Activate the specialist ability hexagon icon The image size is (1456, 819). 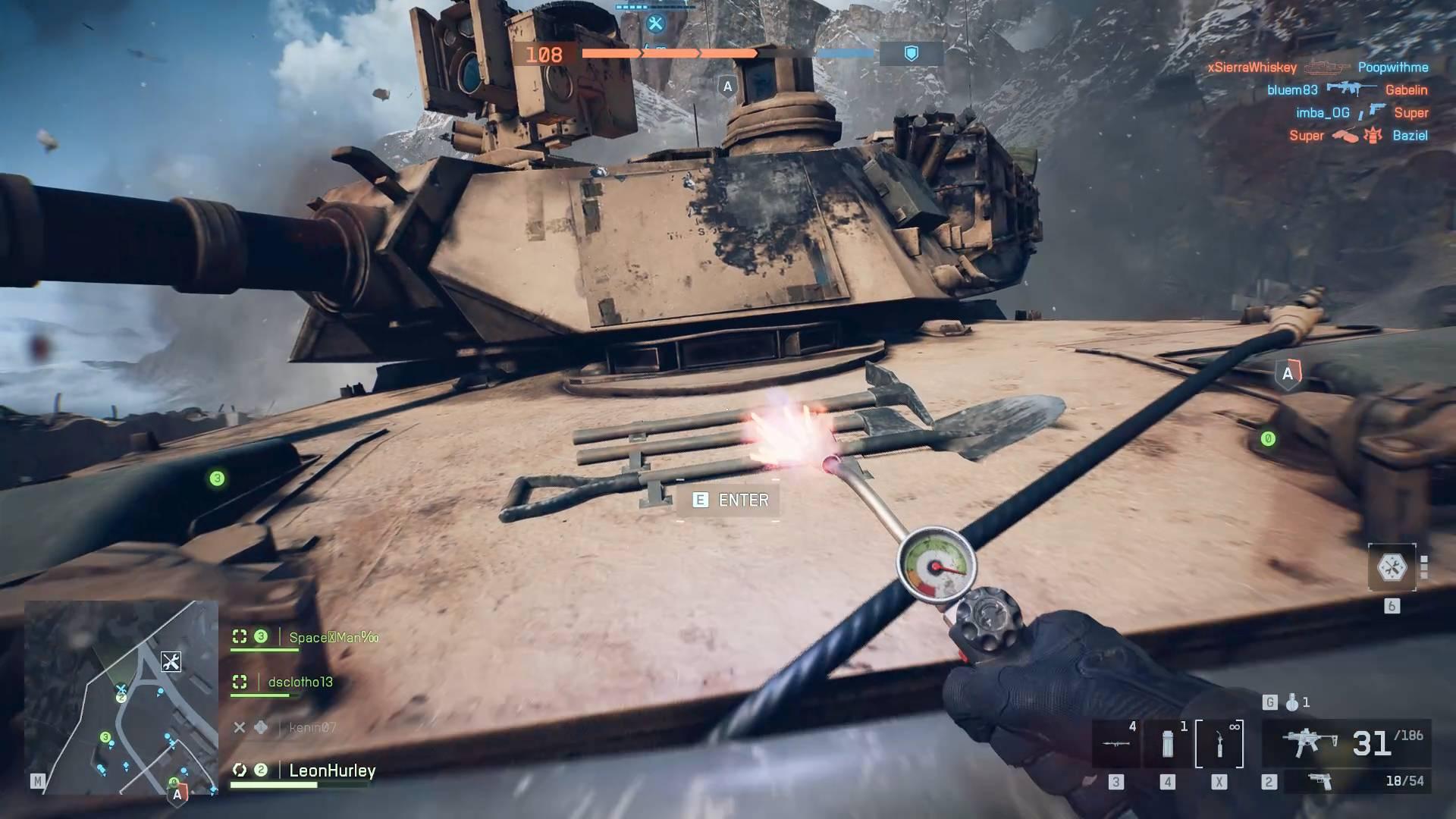1392,567
